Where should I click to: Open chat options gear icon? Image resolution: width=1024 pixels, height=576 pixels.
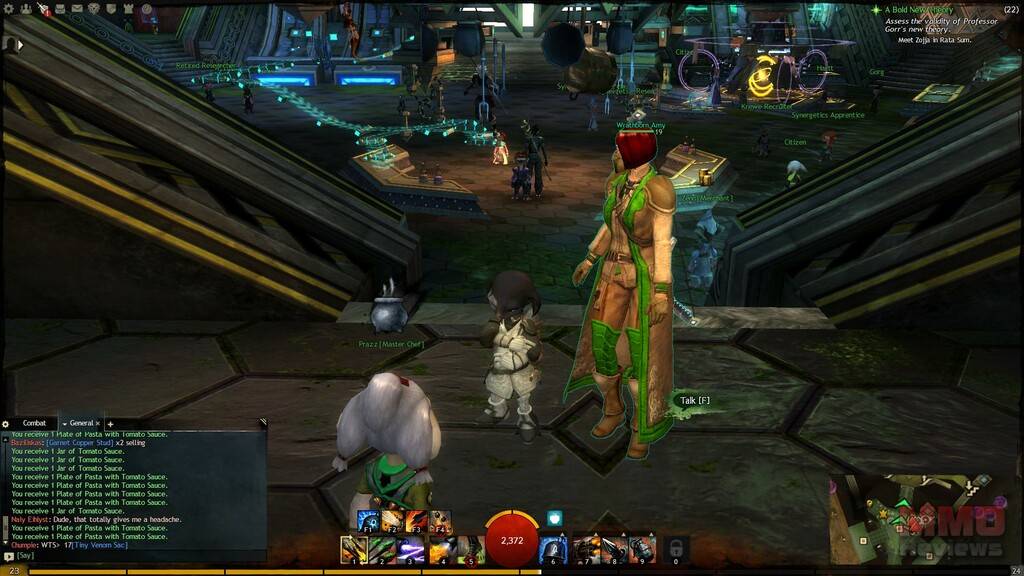6,424
